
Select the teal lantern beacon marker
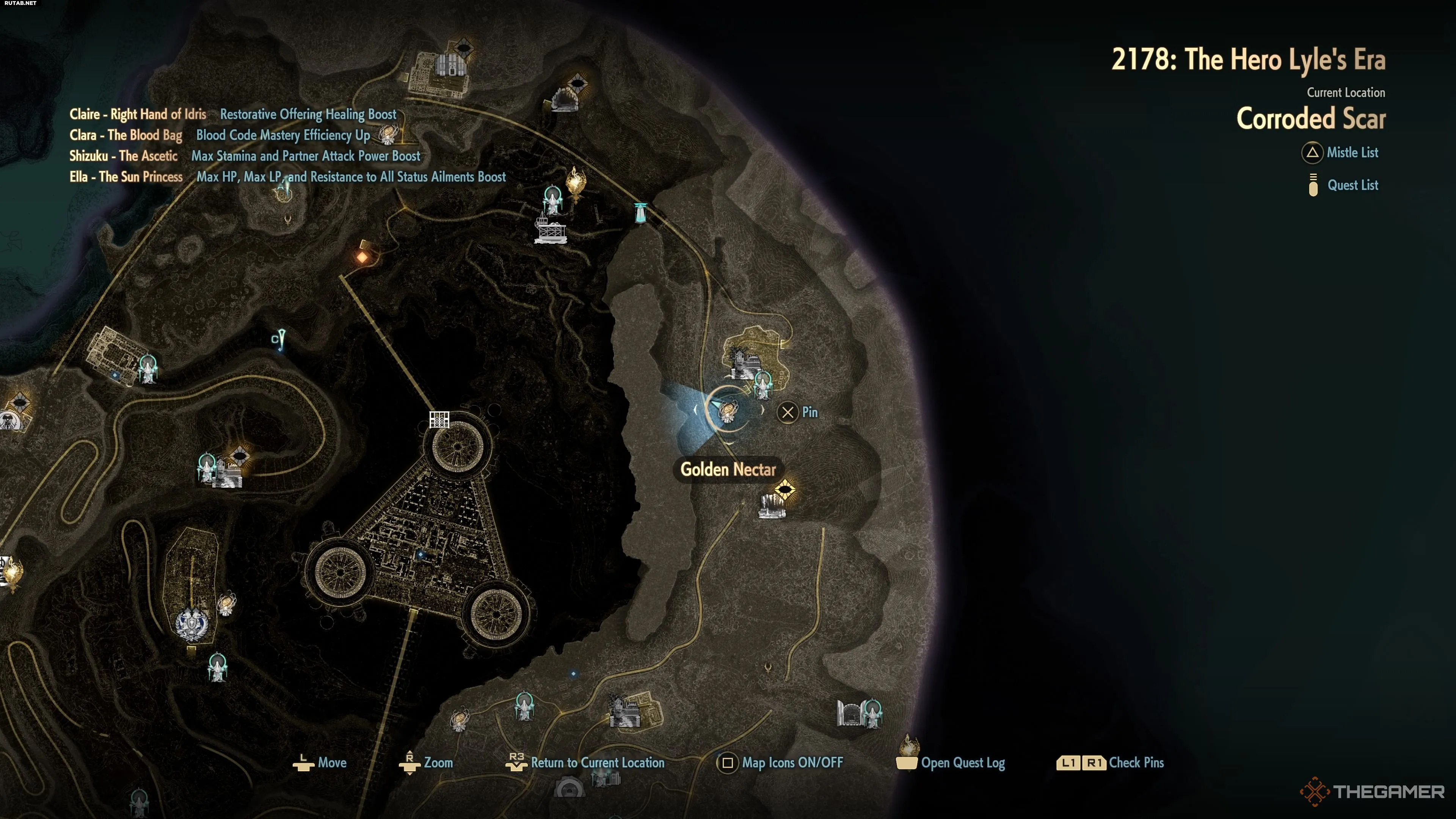click(x=640, y=213)
